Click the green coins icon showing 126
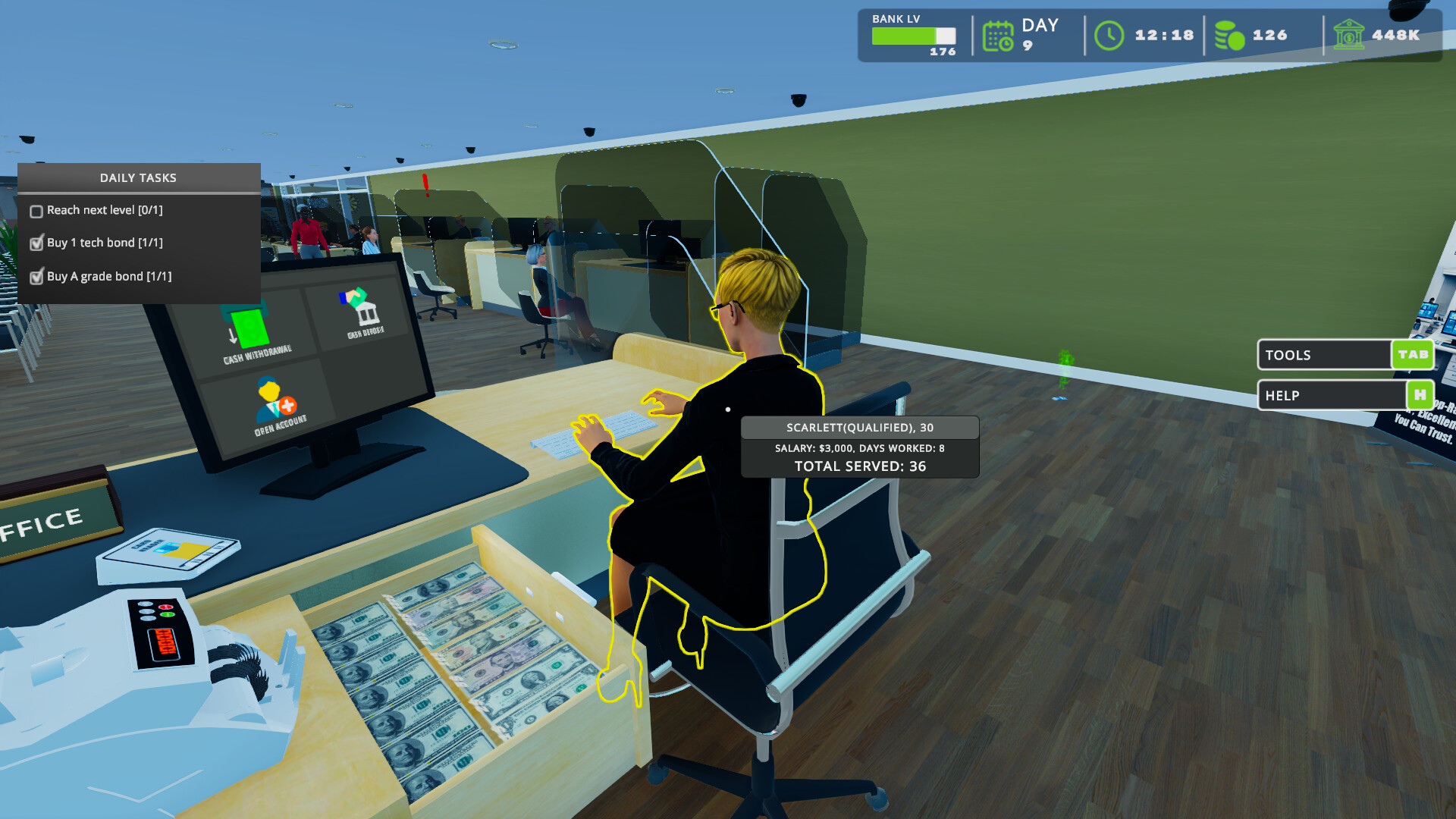Viewport: 1456px width, 819px height. (x=1228, y=35)
